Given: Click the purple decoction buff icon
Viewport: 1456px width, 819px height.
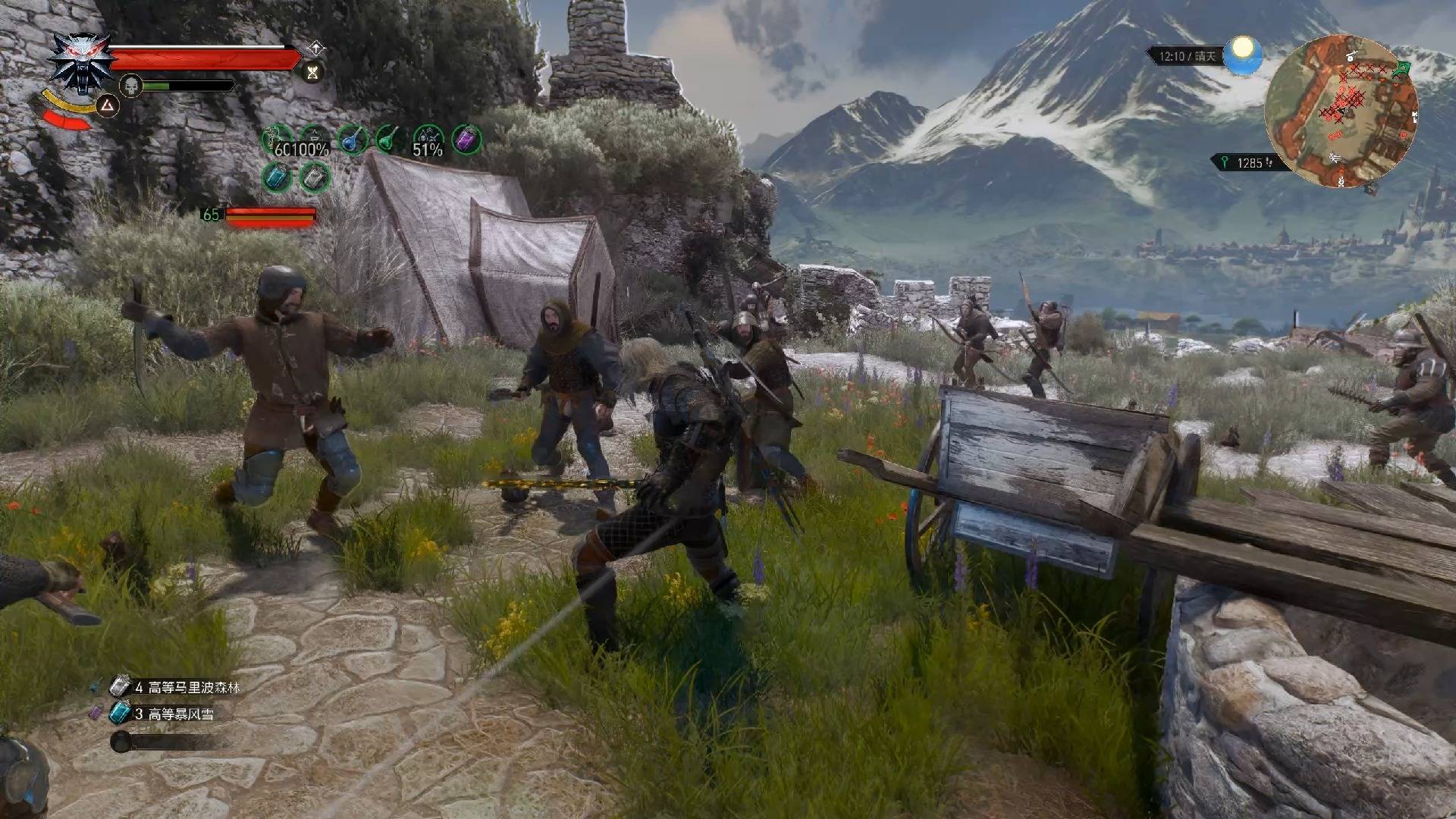Looking at the screenshot, I should [466, 140].
